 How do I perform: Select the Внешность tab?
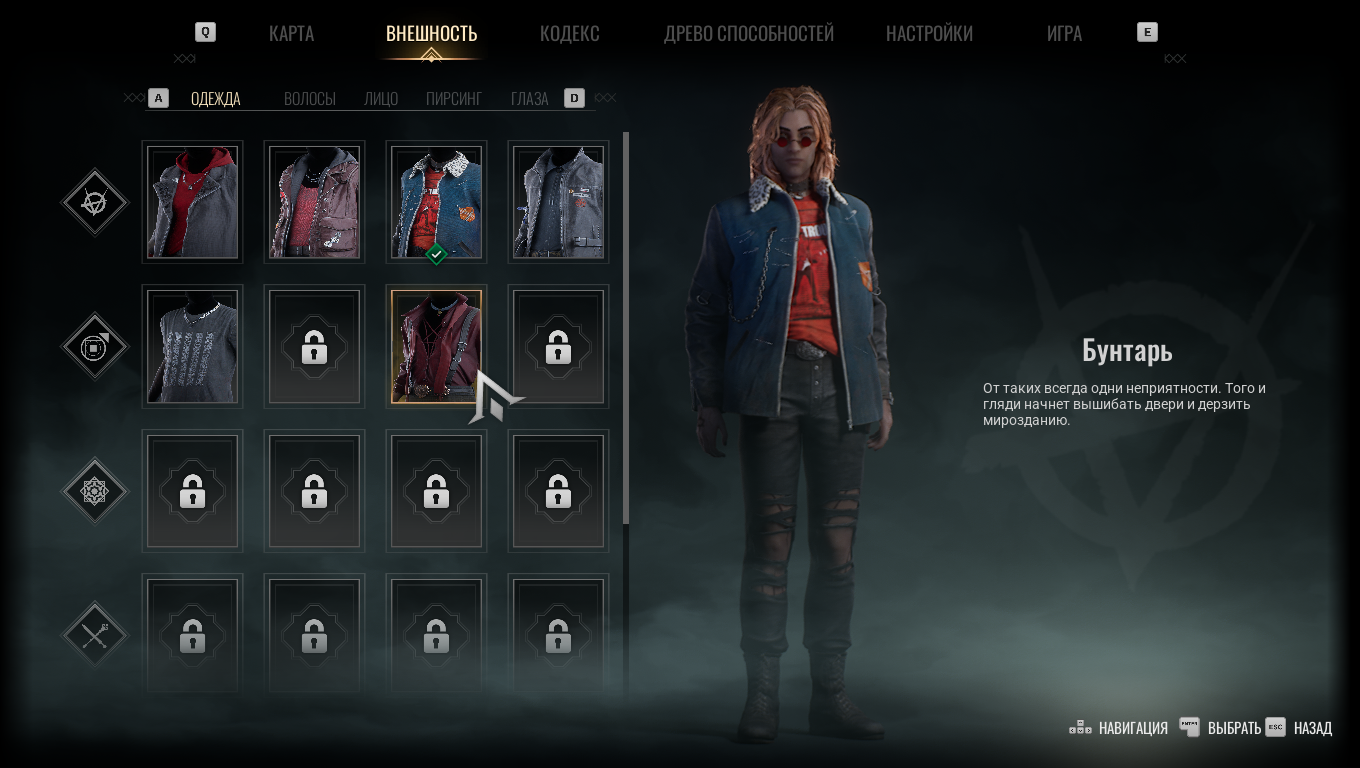(x=431, y=33)
